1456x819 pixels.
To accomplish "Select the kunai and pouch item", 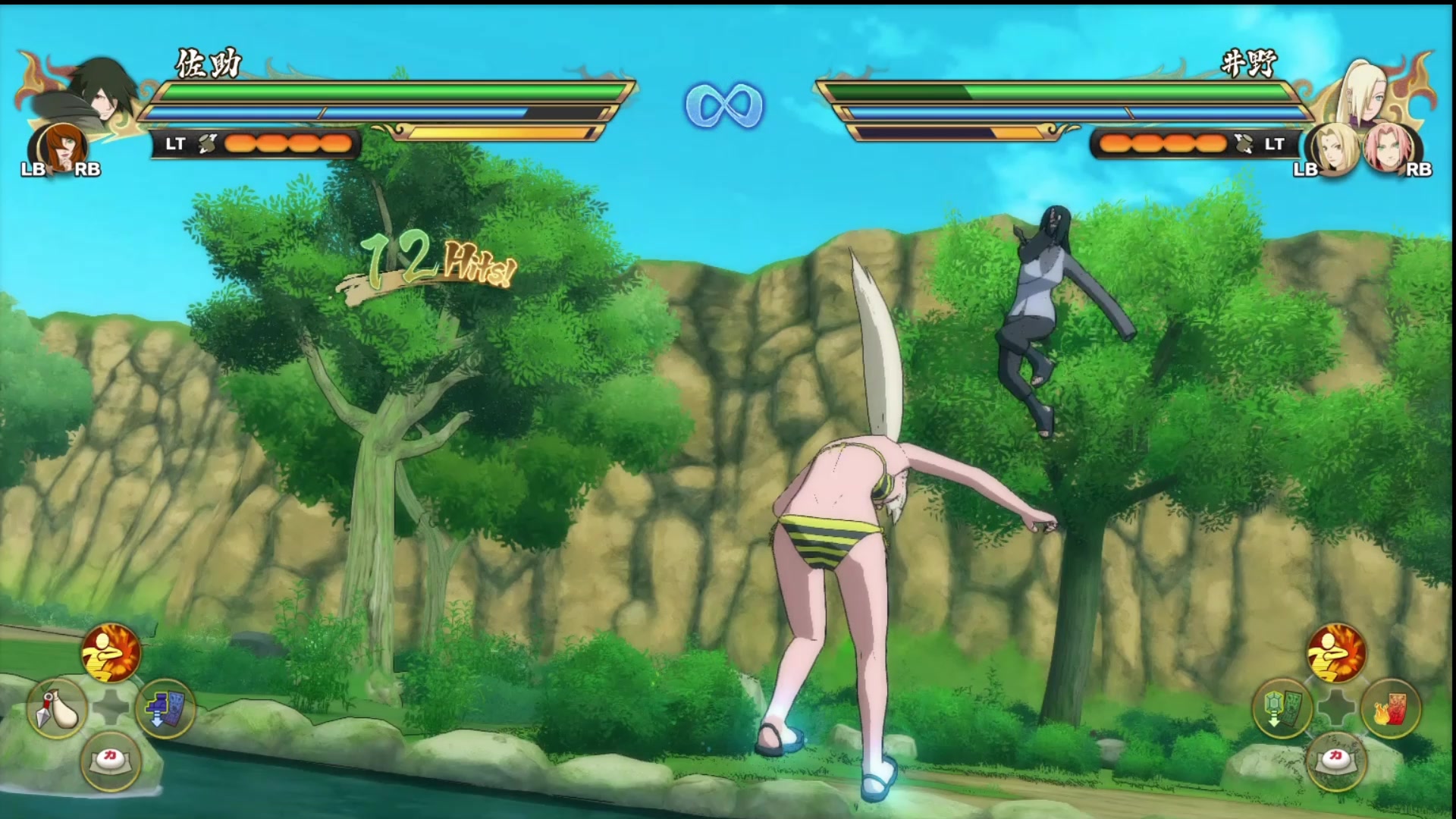I will pos(58,708).
